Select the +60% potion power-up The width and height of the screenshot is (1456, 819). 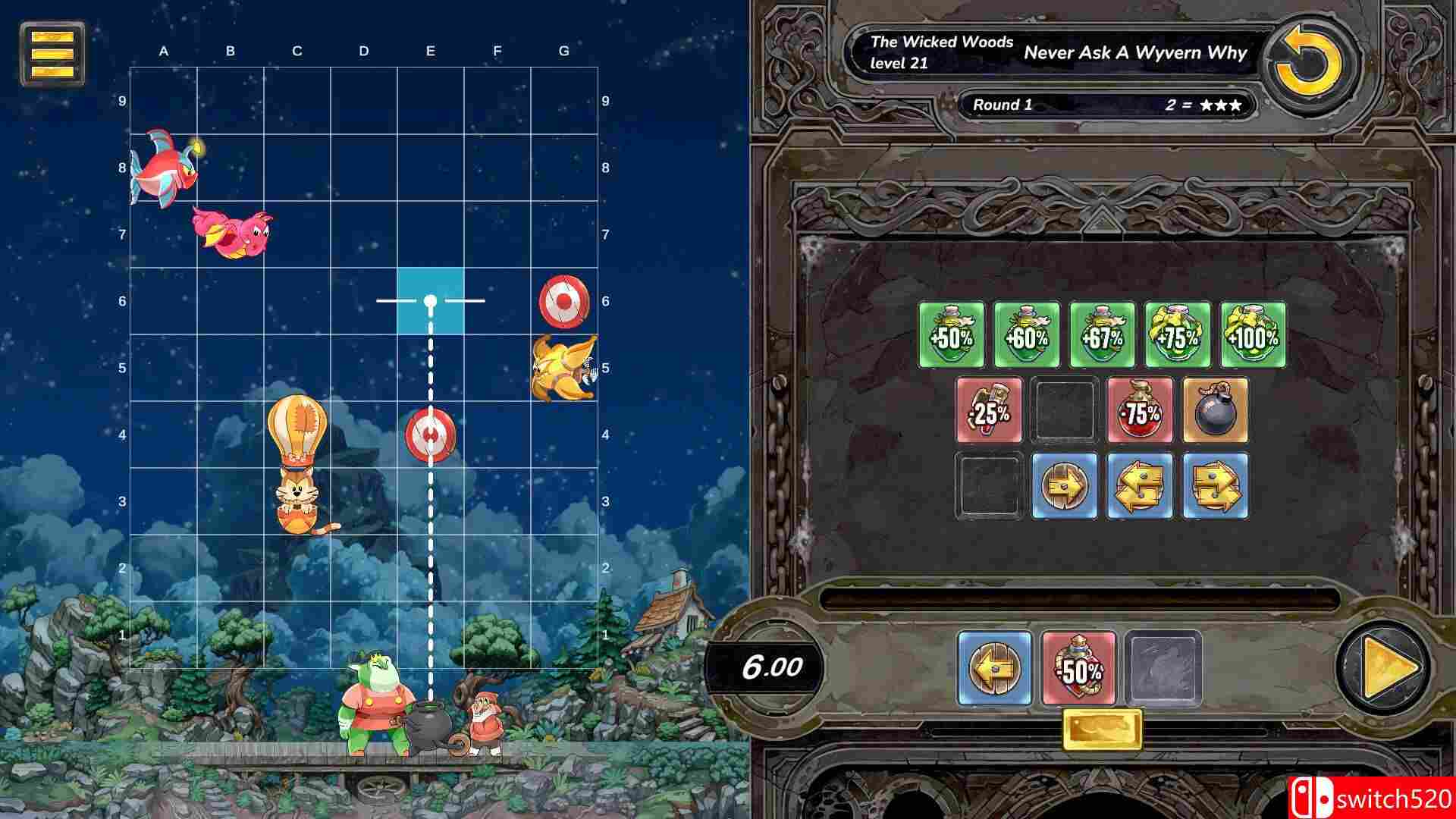(x=1028, y=336)
